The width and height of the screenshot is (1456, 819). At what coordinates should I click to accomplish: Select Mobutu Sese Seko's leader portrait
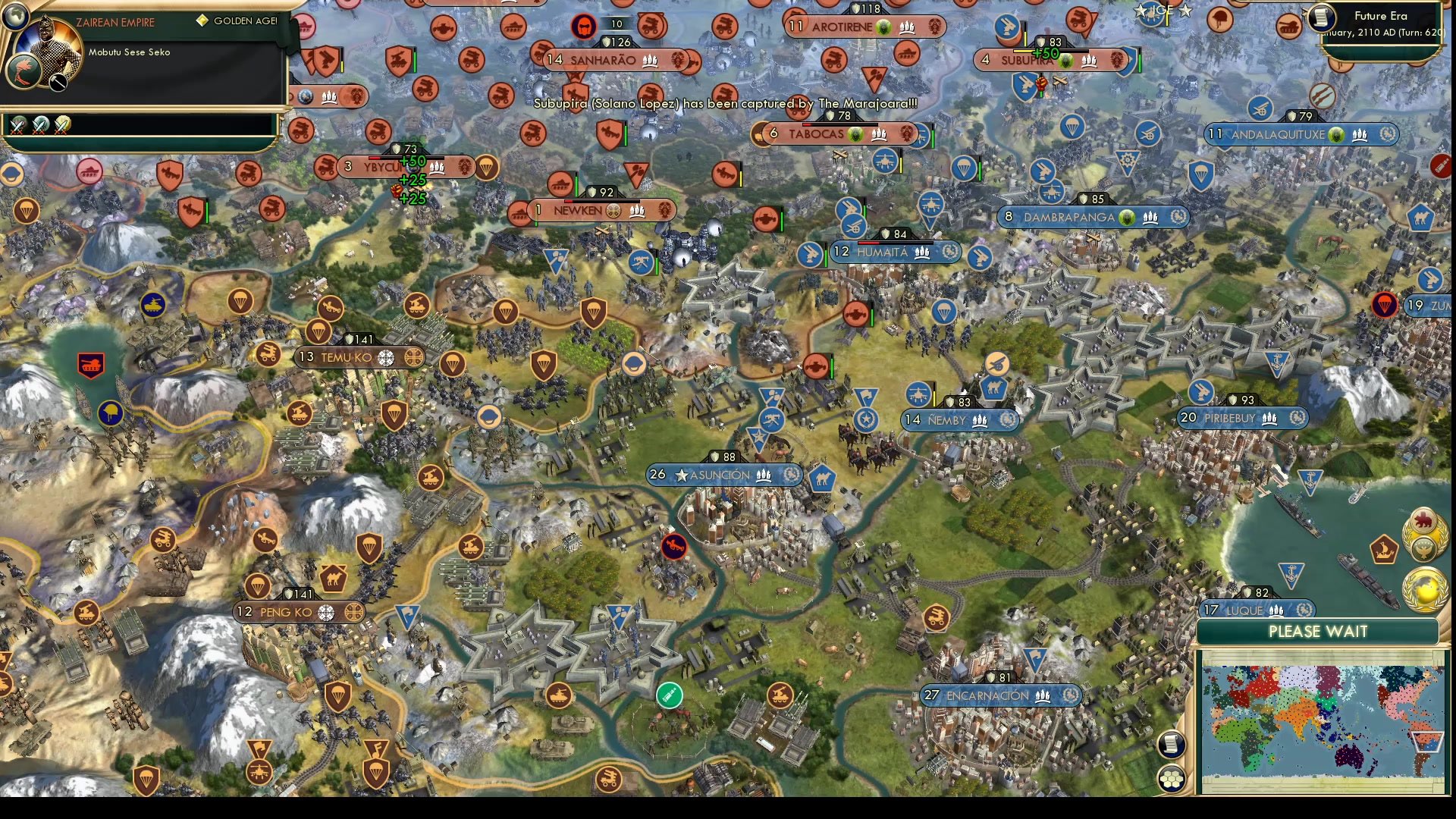tap(47, 55)
